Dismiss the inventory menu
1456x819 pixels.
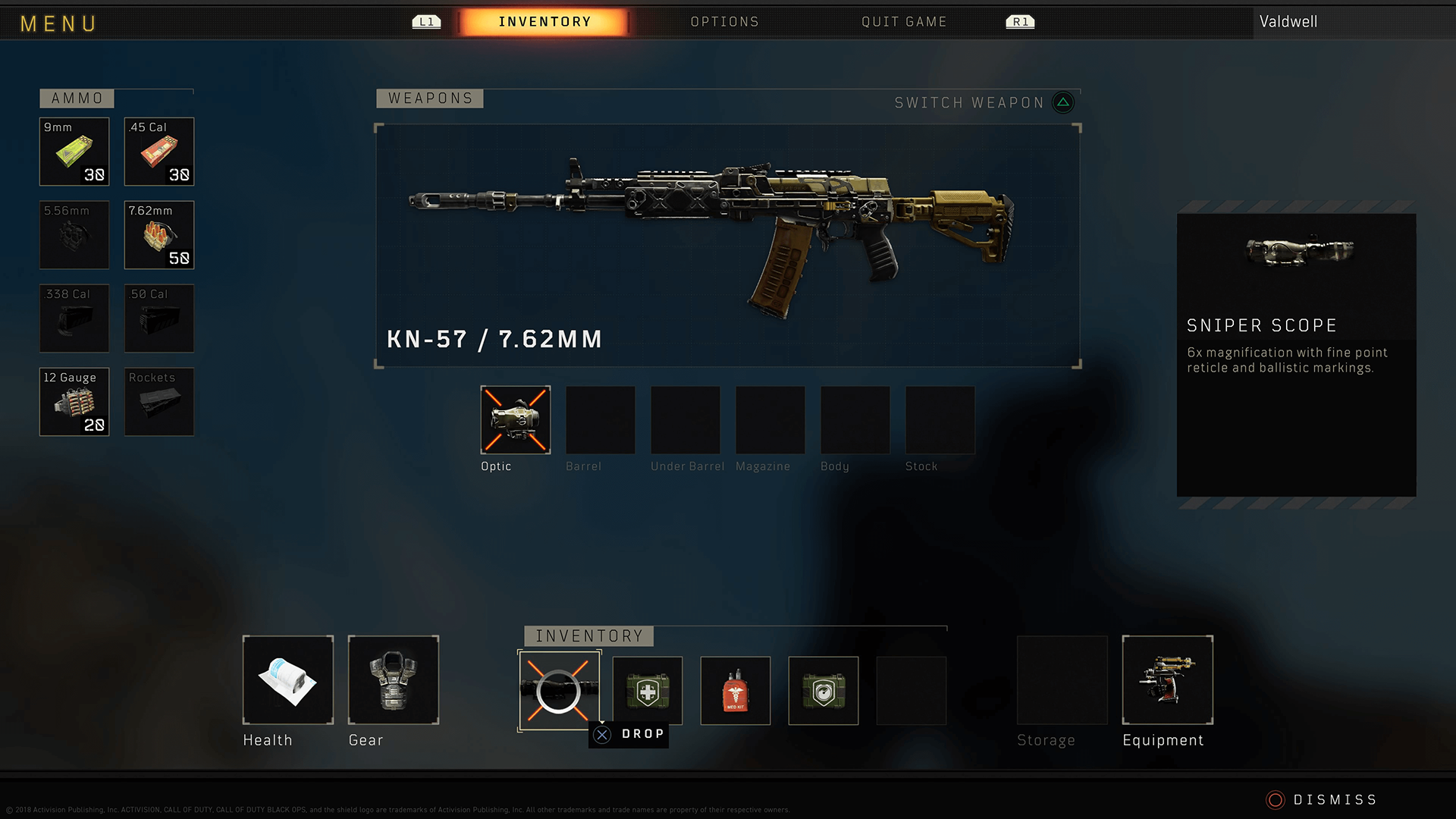[1322, 800]
